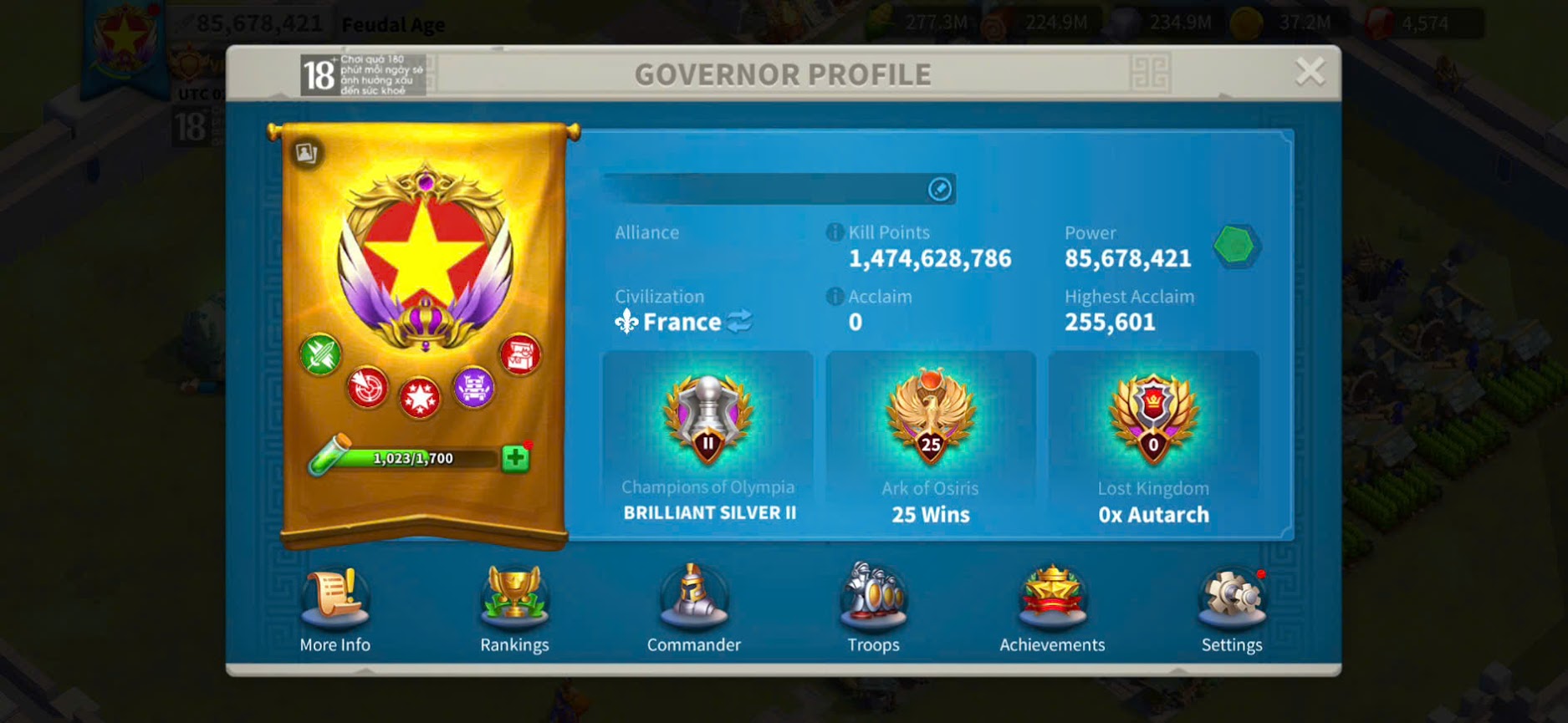The image size is (1568, 723).
Task: Open the Settings gear menu
Action: tap(1231, 608)
